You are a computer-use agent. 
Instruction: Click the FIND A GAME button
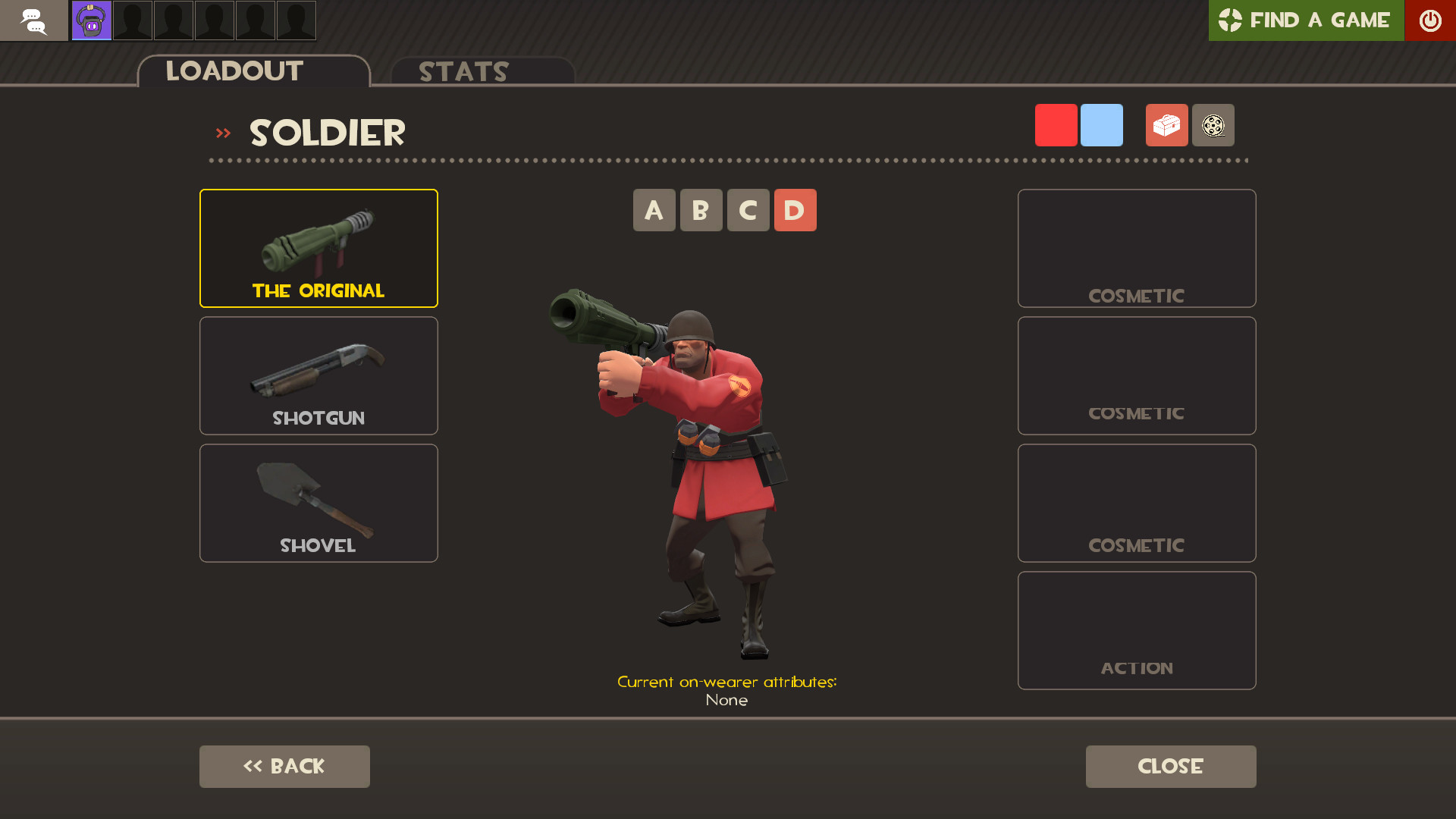coord(1306,20)
